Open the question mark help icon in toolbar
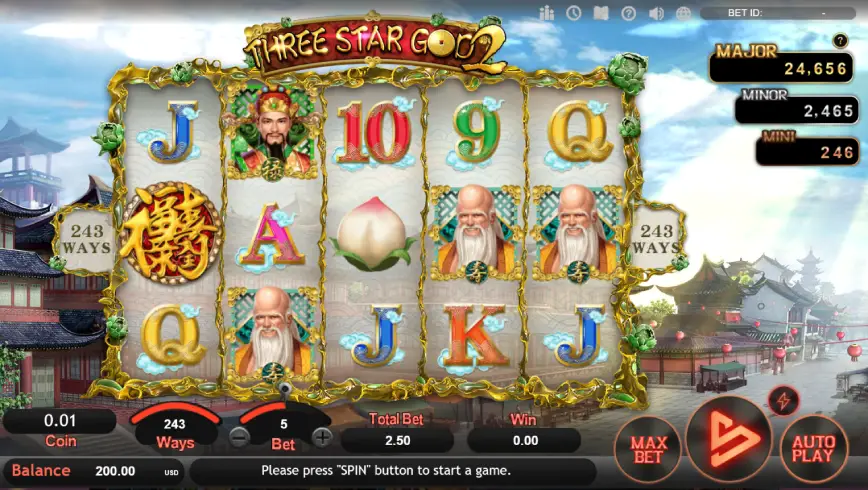The height and width of the screenshot is (490, 868). click(x=628, y=13)
